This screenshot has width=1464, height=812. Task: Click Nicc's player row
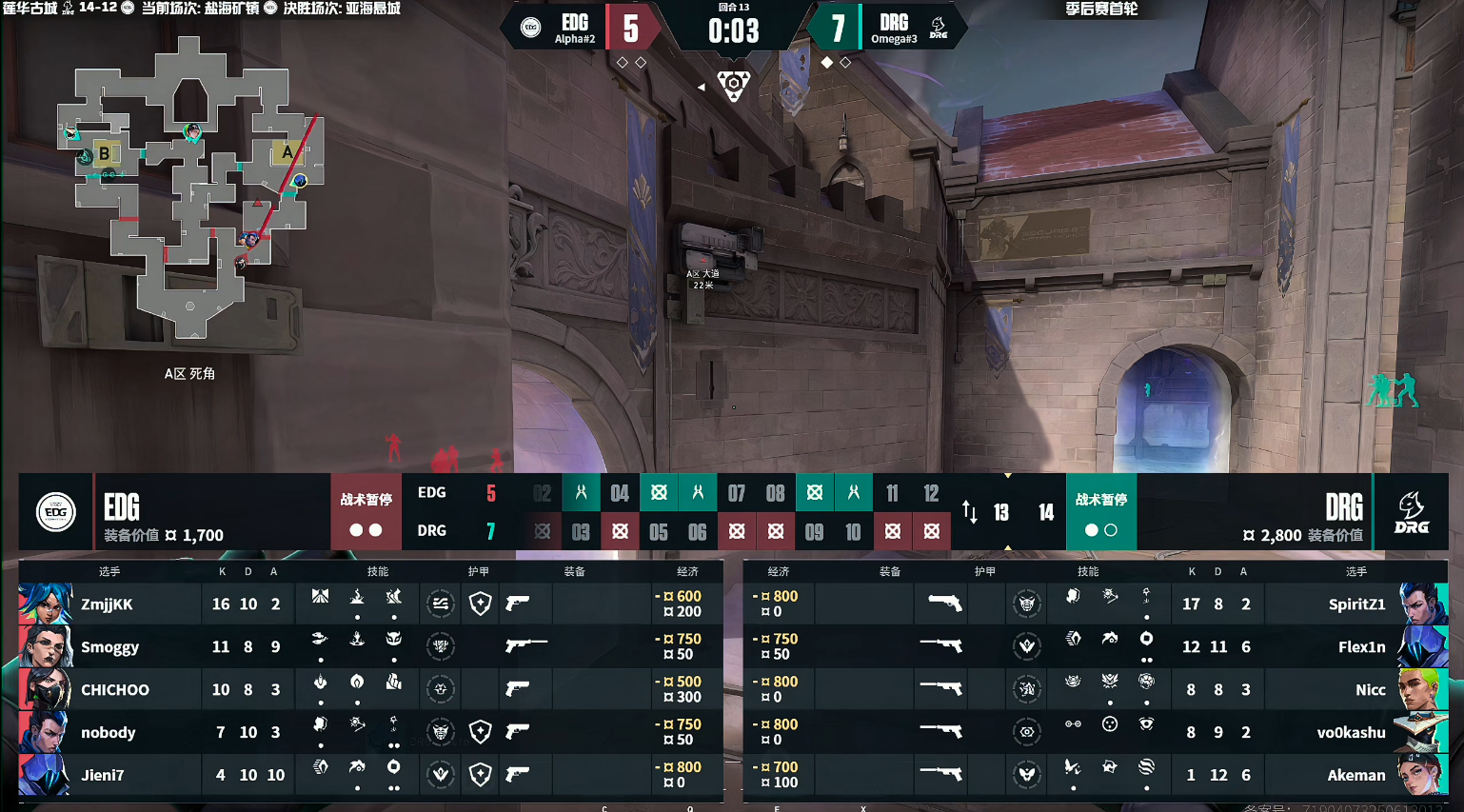(x=1370, y=690)
